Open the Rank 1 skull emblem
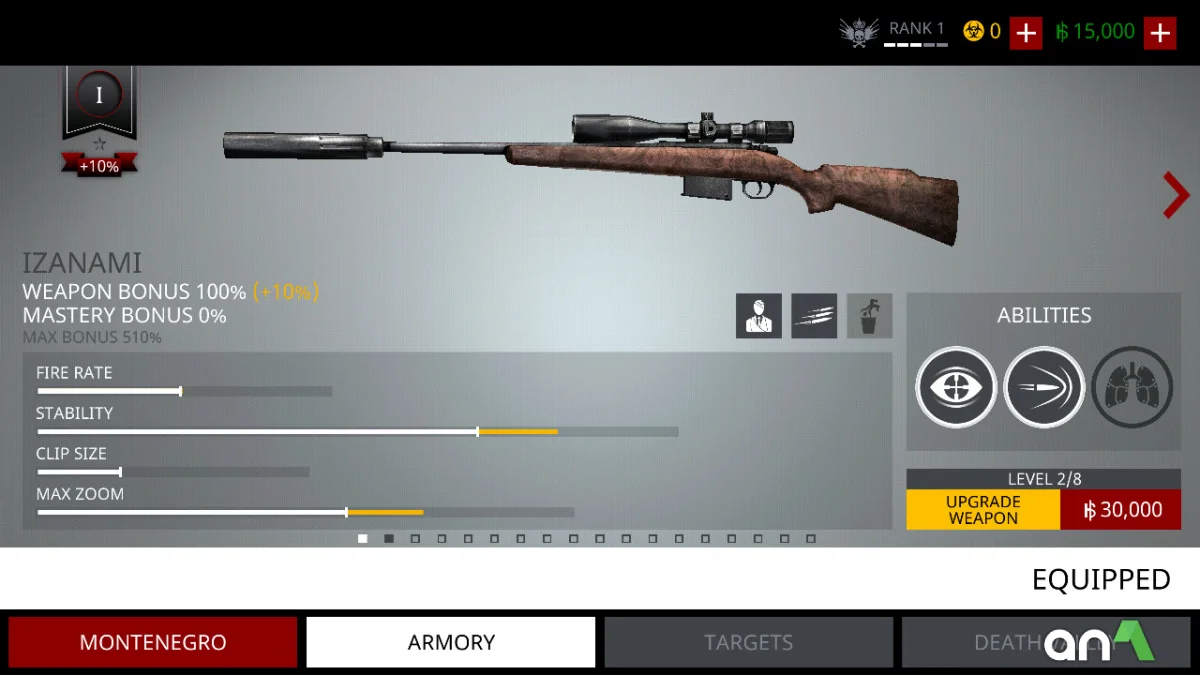1200x675 pixels. coord(859,33)
